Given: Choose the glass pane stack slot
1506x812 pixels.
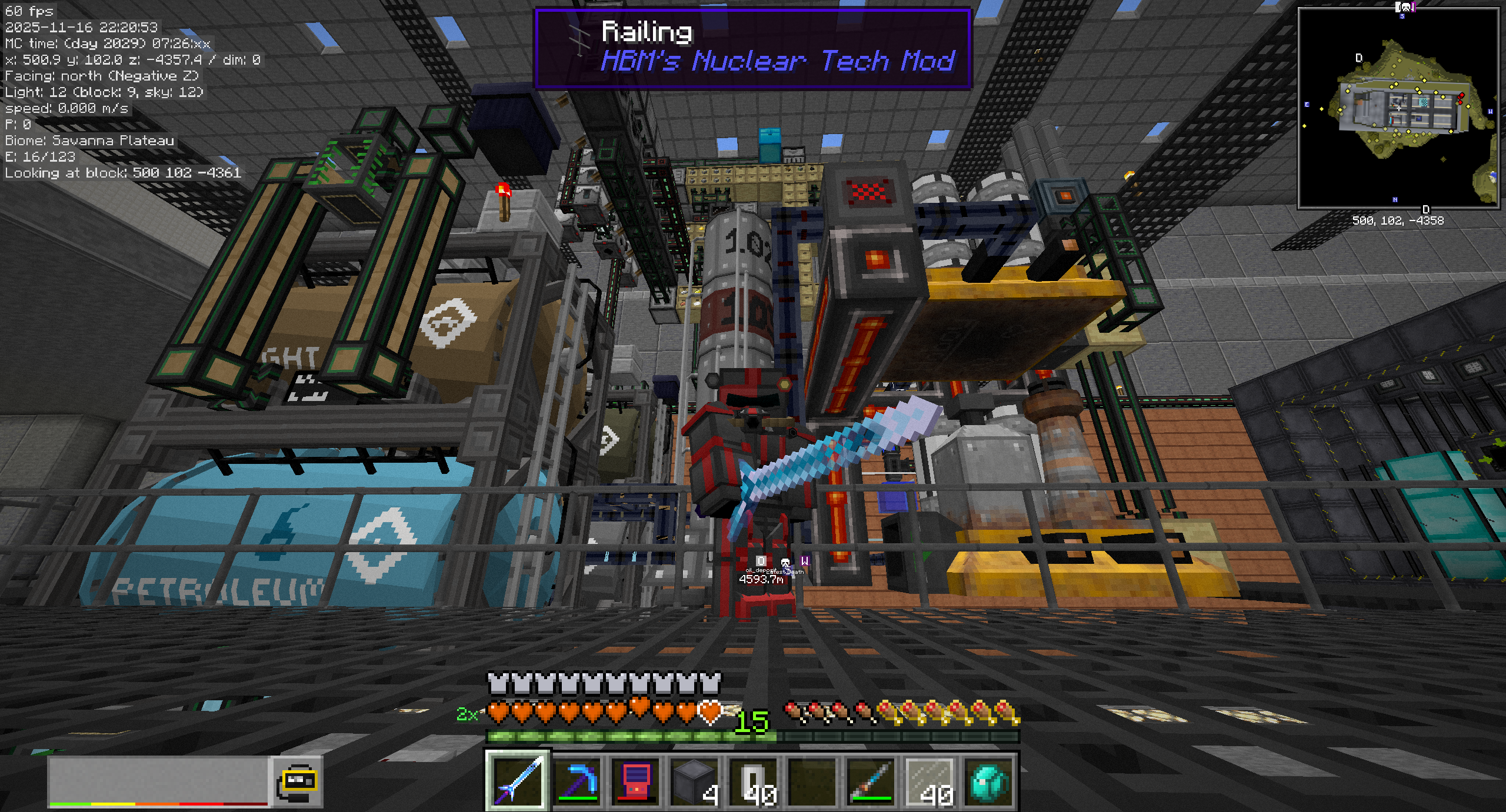Looking at the screenshot, I should coord(930,780).
